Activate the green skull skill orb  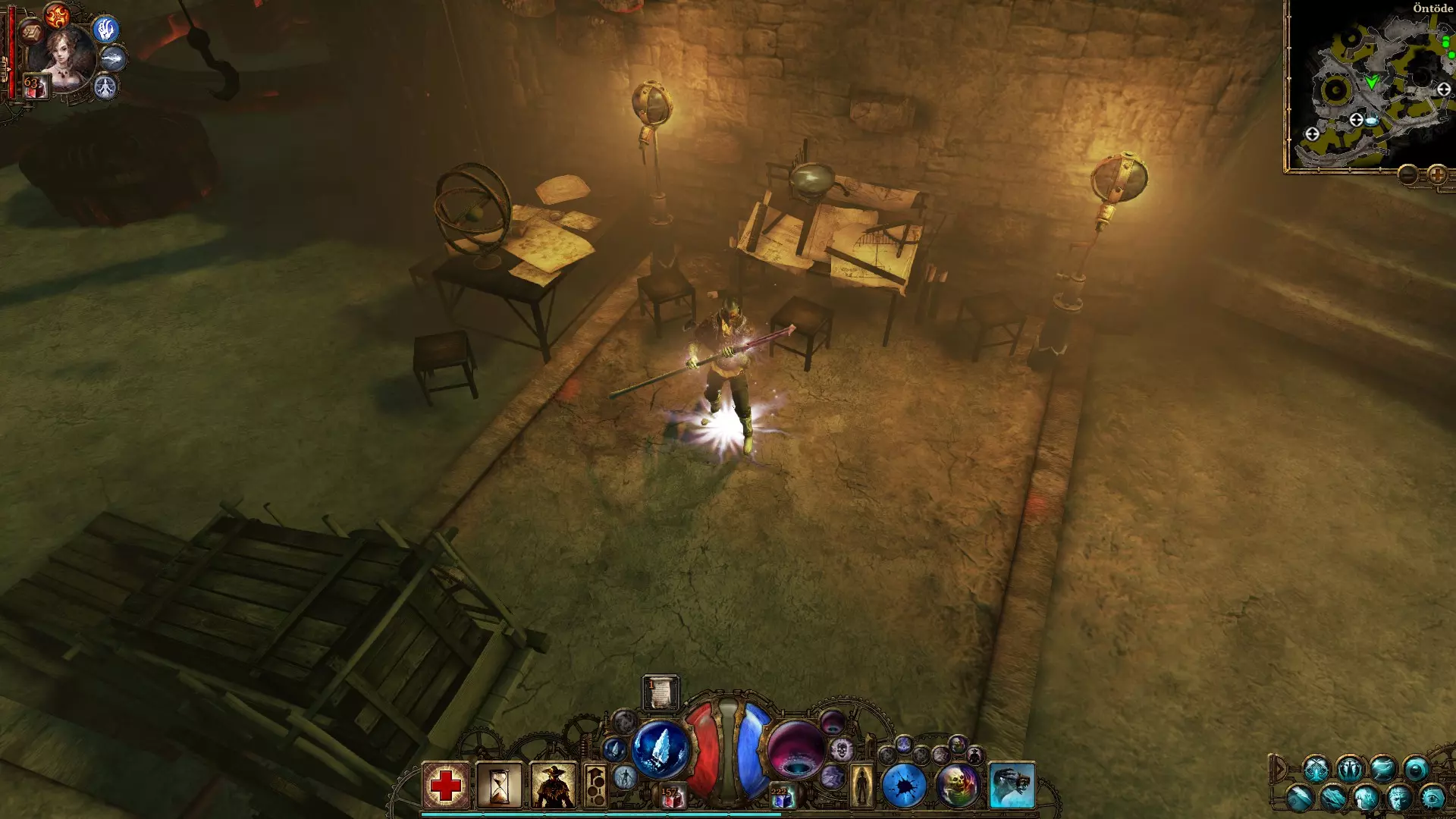tap(958, 786)
